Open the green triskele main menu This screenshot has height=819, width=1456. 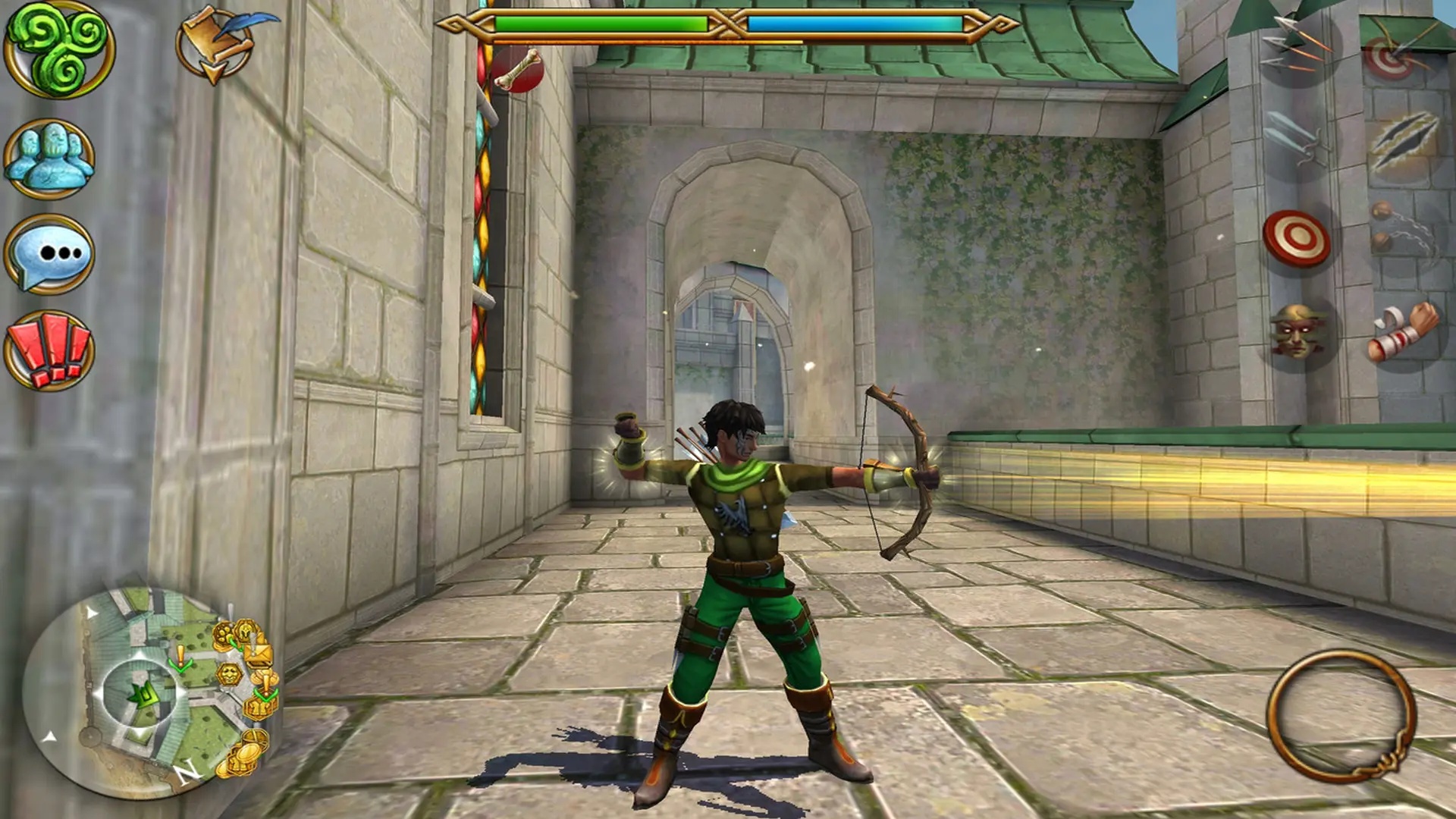59,49
